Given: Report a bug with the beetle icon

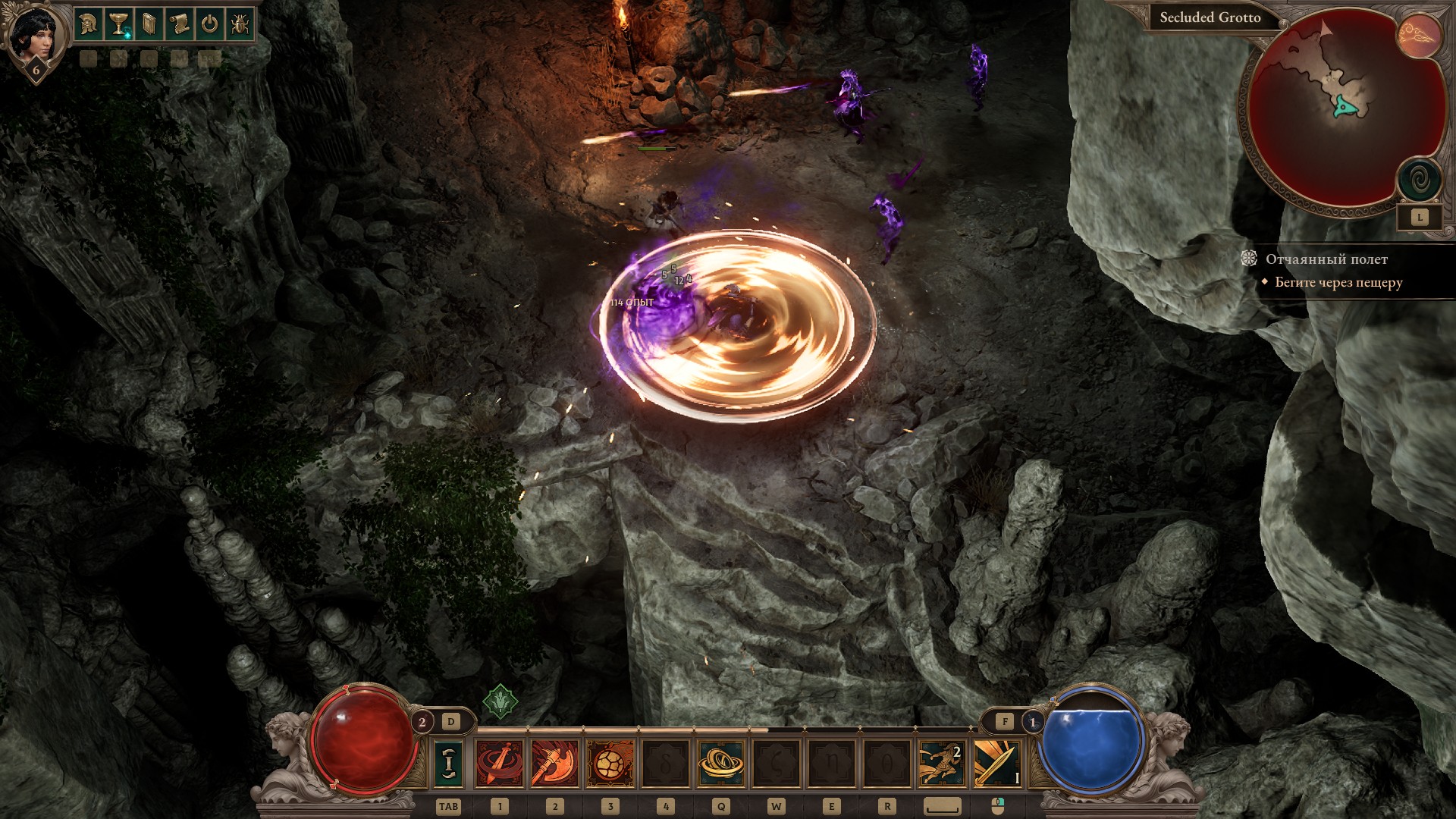Looking at the screenshot, I should pyautogui.click(x=240, y=24).
